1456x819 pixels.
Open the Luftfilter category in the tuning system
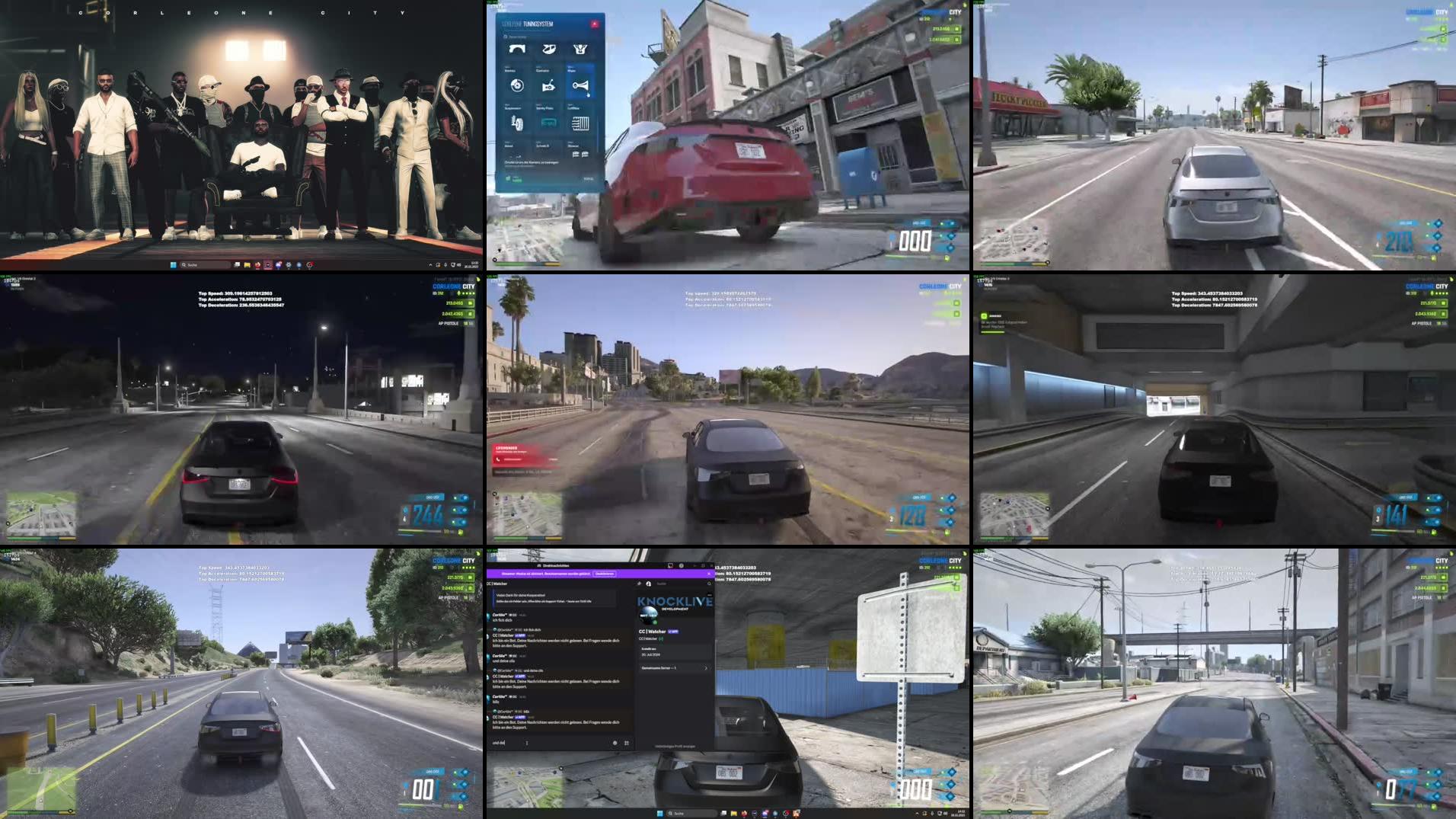580,123
